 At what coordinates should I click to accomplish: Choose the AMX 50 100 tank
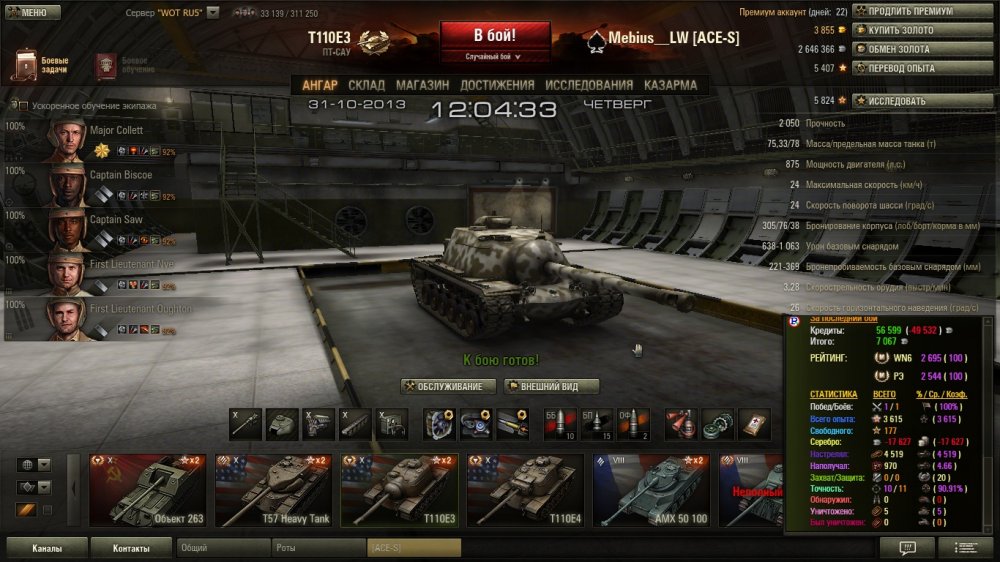click(x=653, y=489)
